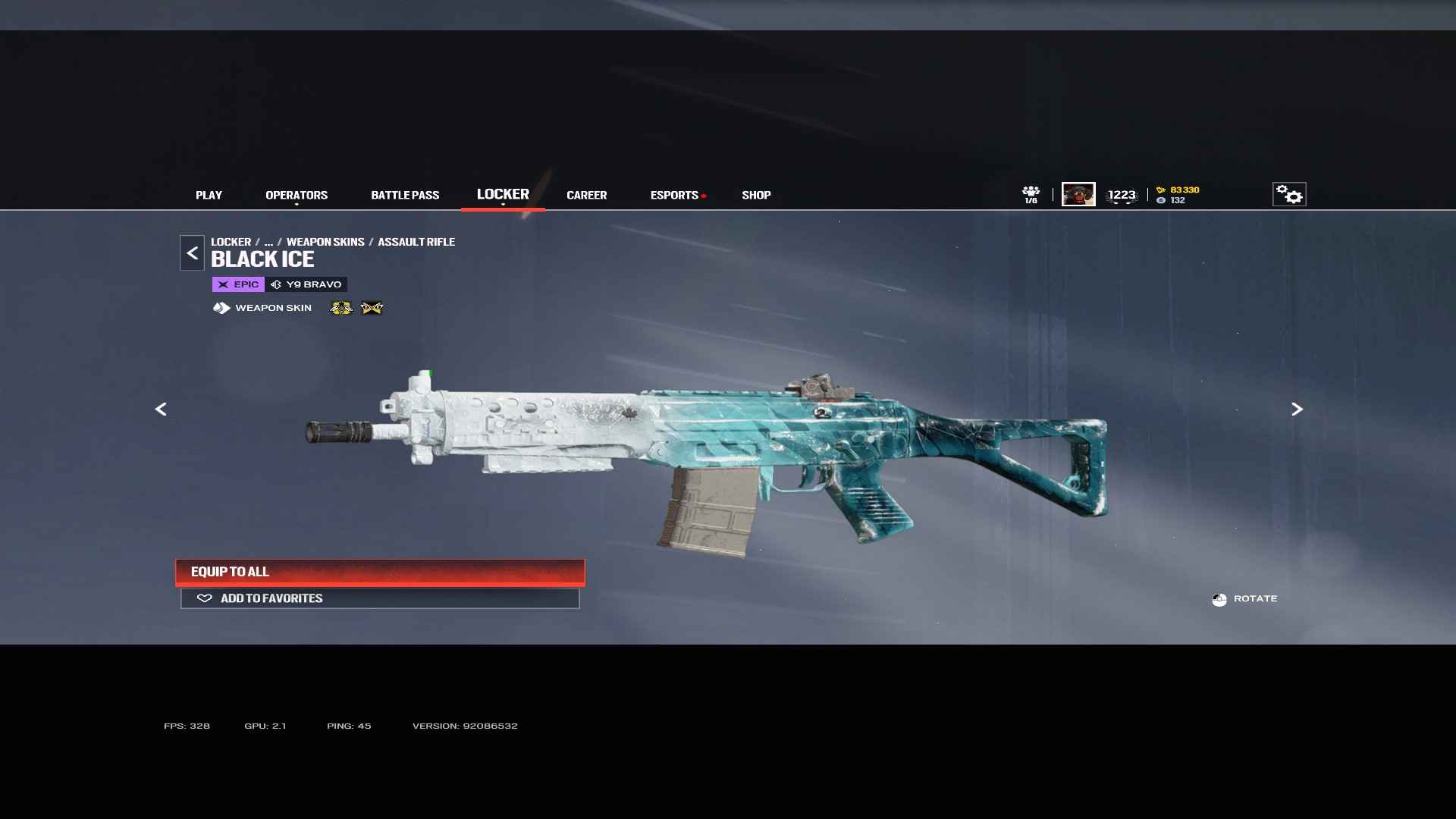1456x819 pixels.
Task: Go to Locker in the breadcrumb
Action: [x=231, y=242]
